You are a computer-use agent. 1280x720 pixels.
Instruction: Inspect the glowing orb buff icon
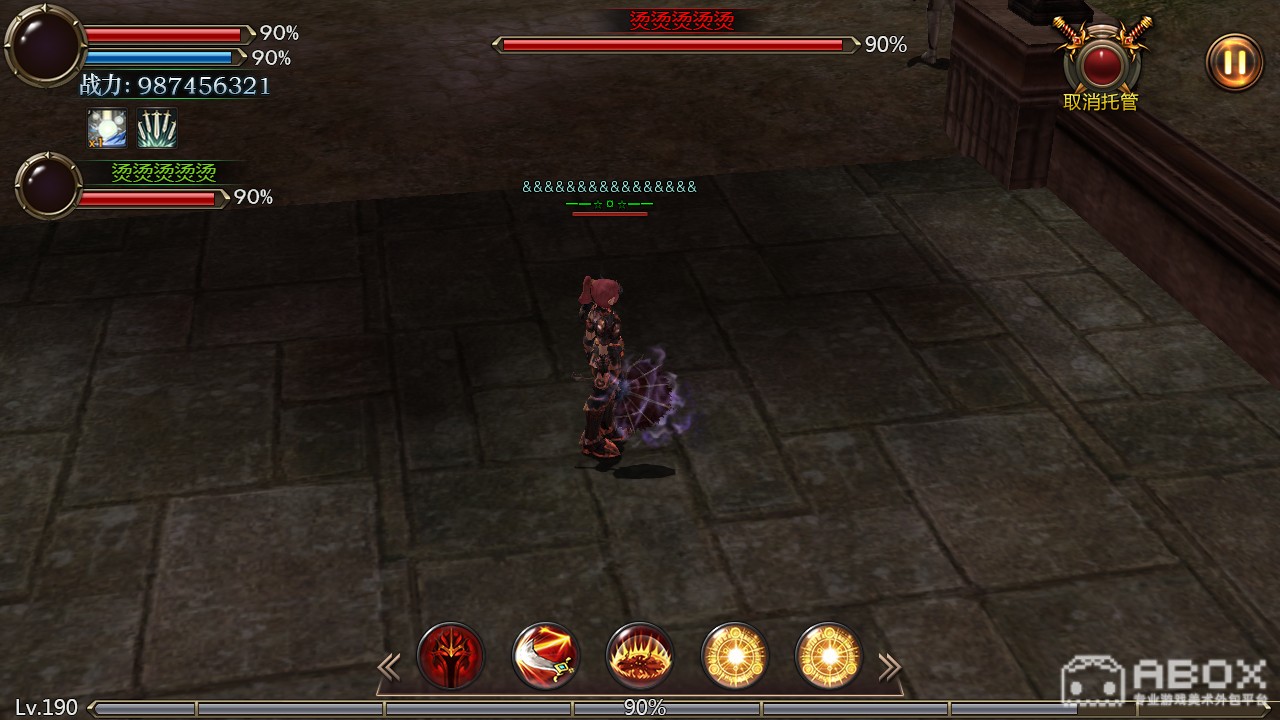(107, 129)
